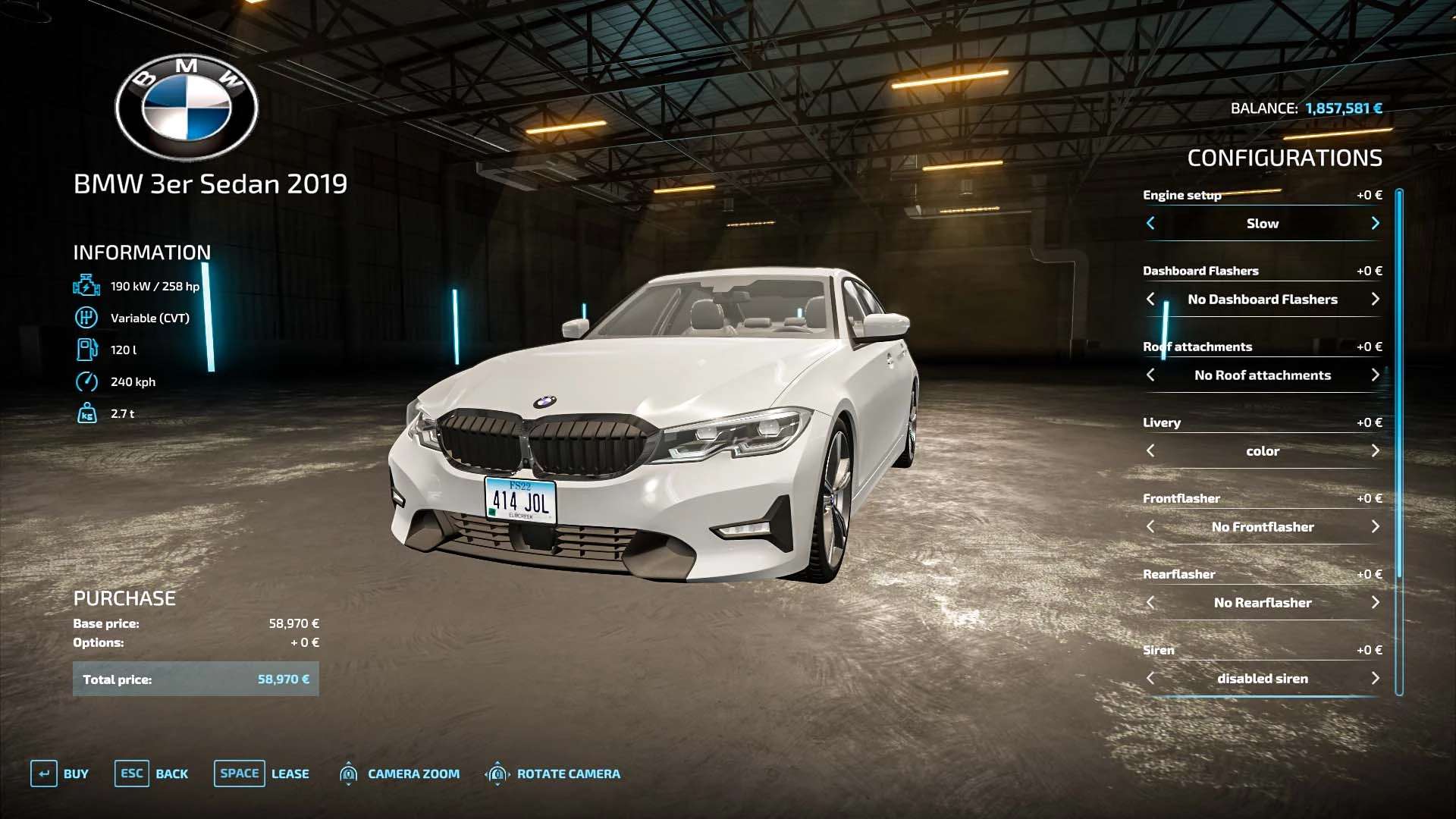Choose next Roof attachments option
The image size is (1456, 819).
click(x=1375, y=375)
